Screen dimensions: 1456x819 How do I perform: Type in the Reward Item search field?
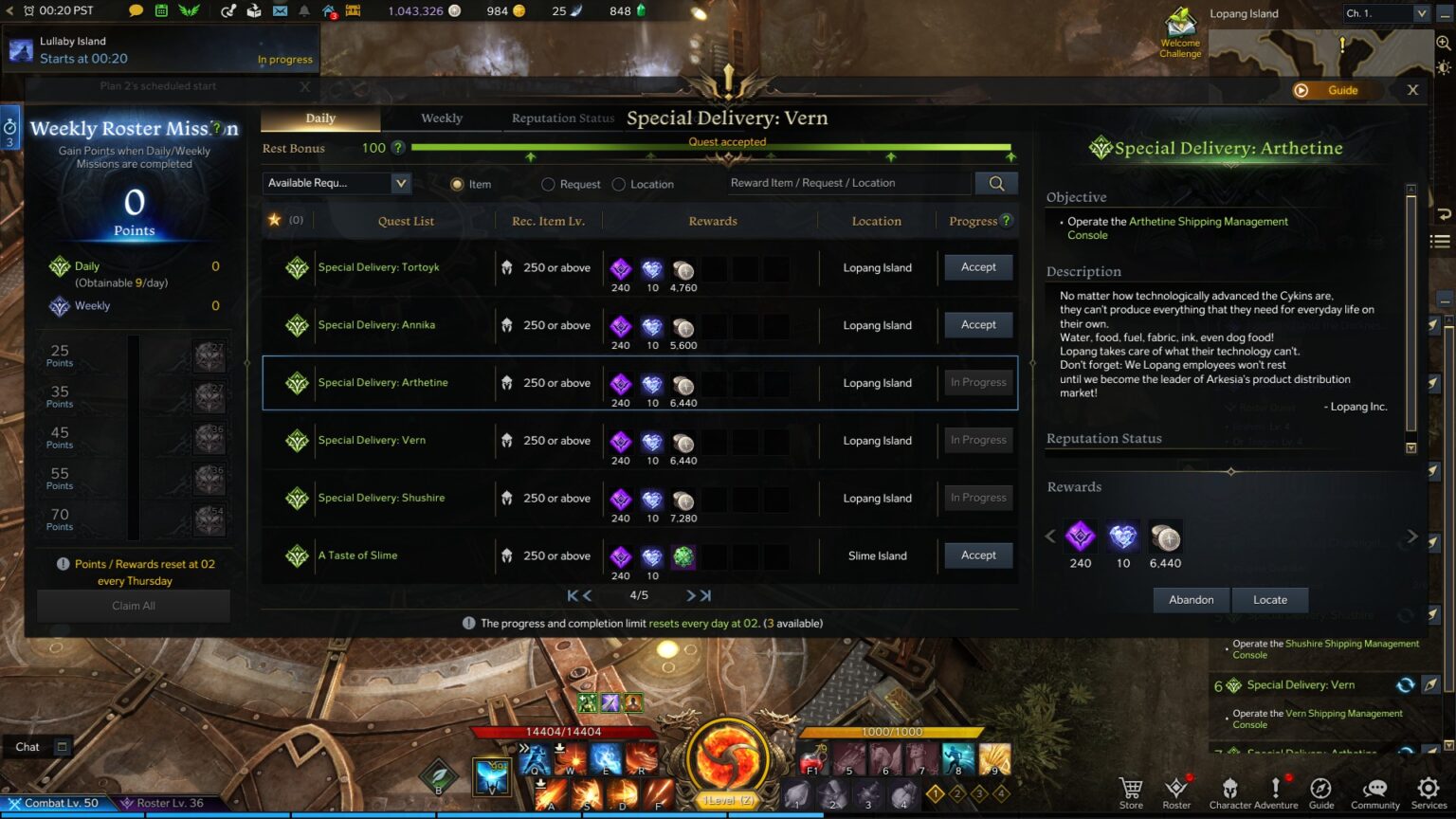pyautogui.click(x=848, y=183)
